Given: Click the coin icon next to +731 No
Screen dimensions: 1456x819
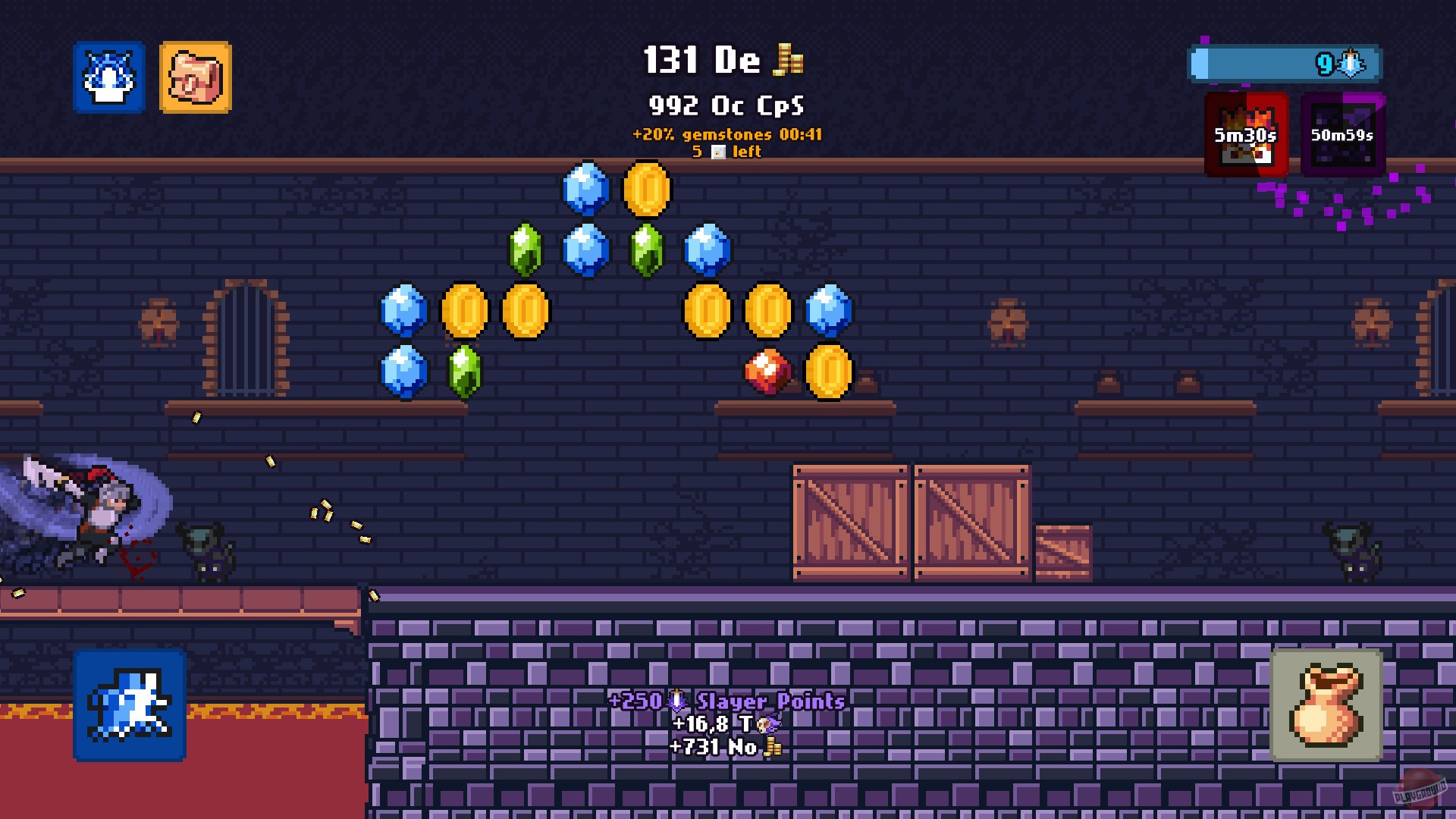Looking at the screenshot, I should pos(772,748).
